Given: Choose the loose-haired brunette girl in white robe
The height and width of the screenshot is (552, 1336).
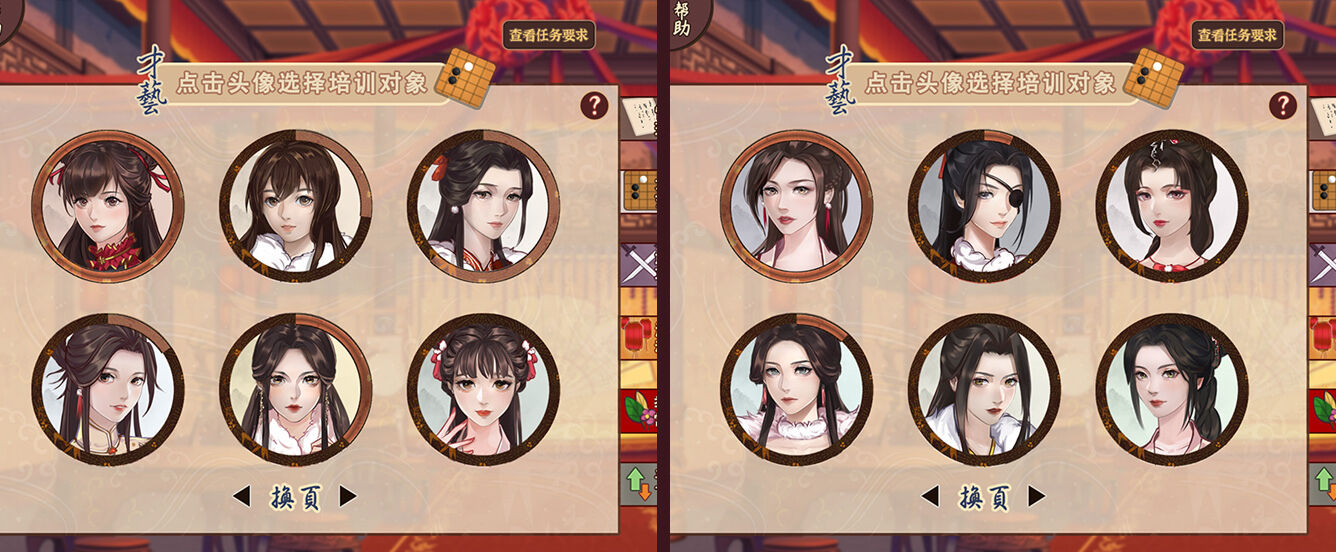Looking at the screenshot, I should click(296, 207).
